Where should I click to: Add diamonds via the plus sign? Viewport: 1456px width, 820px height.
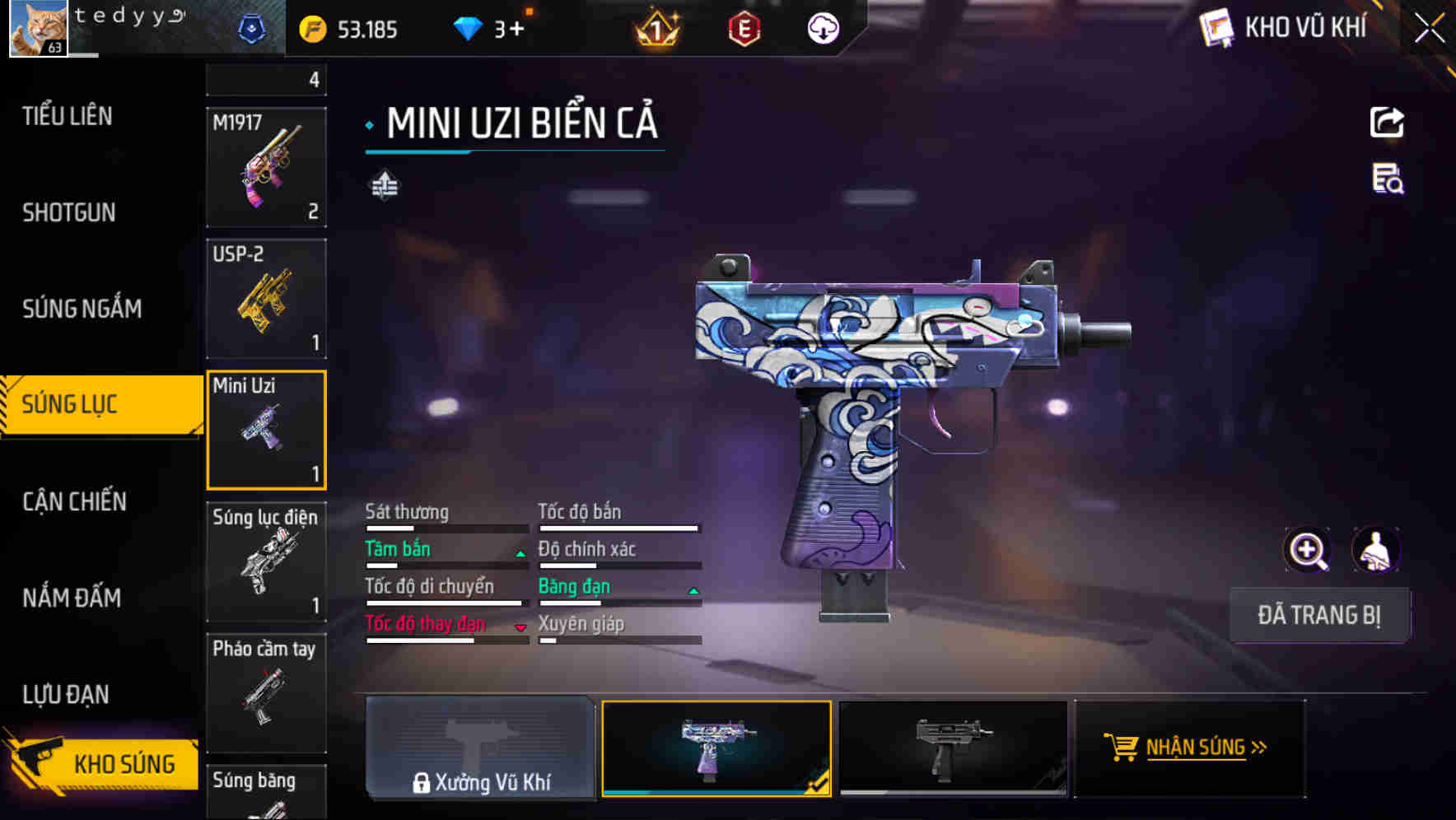(x=516, y=30)
